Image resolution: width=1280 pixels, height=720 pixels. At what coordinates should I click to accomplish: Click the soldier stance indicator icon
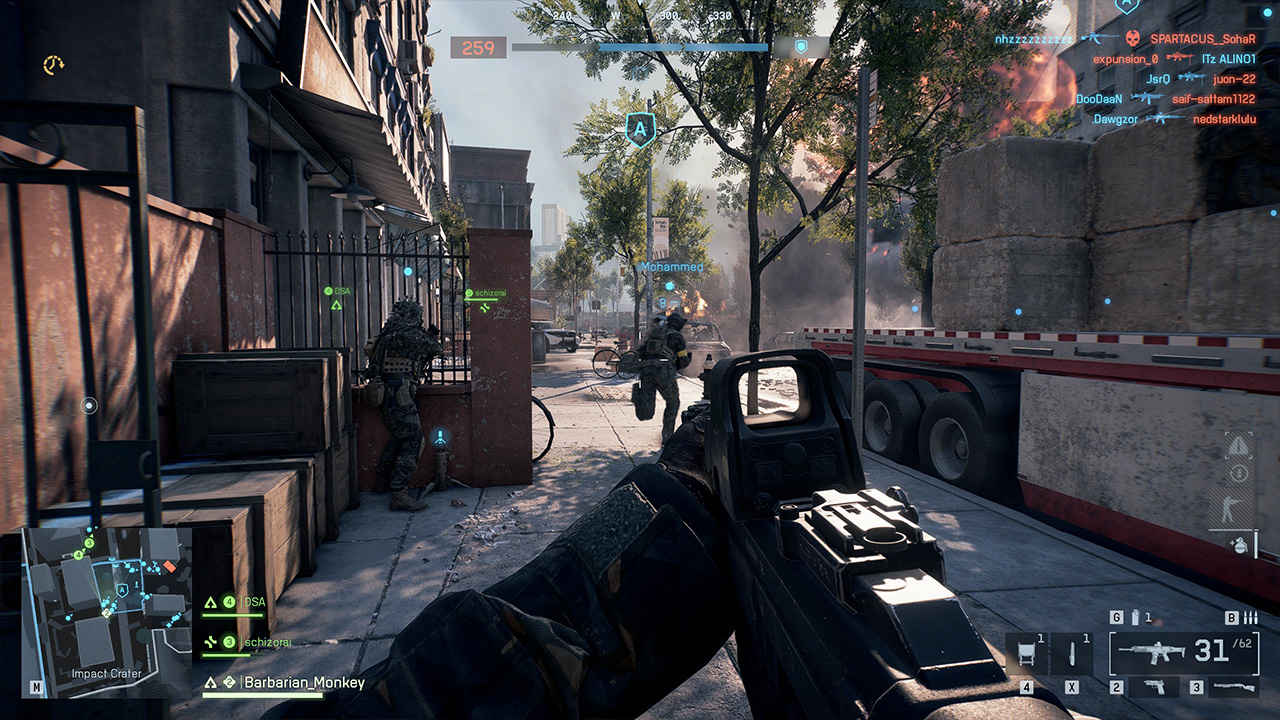(x=1228, y=510)
